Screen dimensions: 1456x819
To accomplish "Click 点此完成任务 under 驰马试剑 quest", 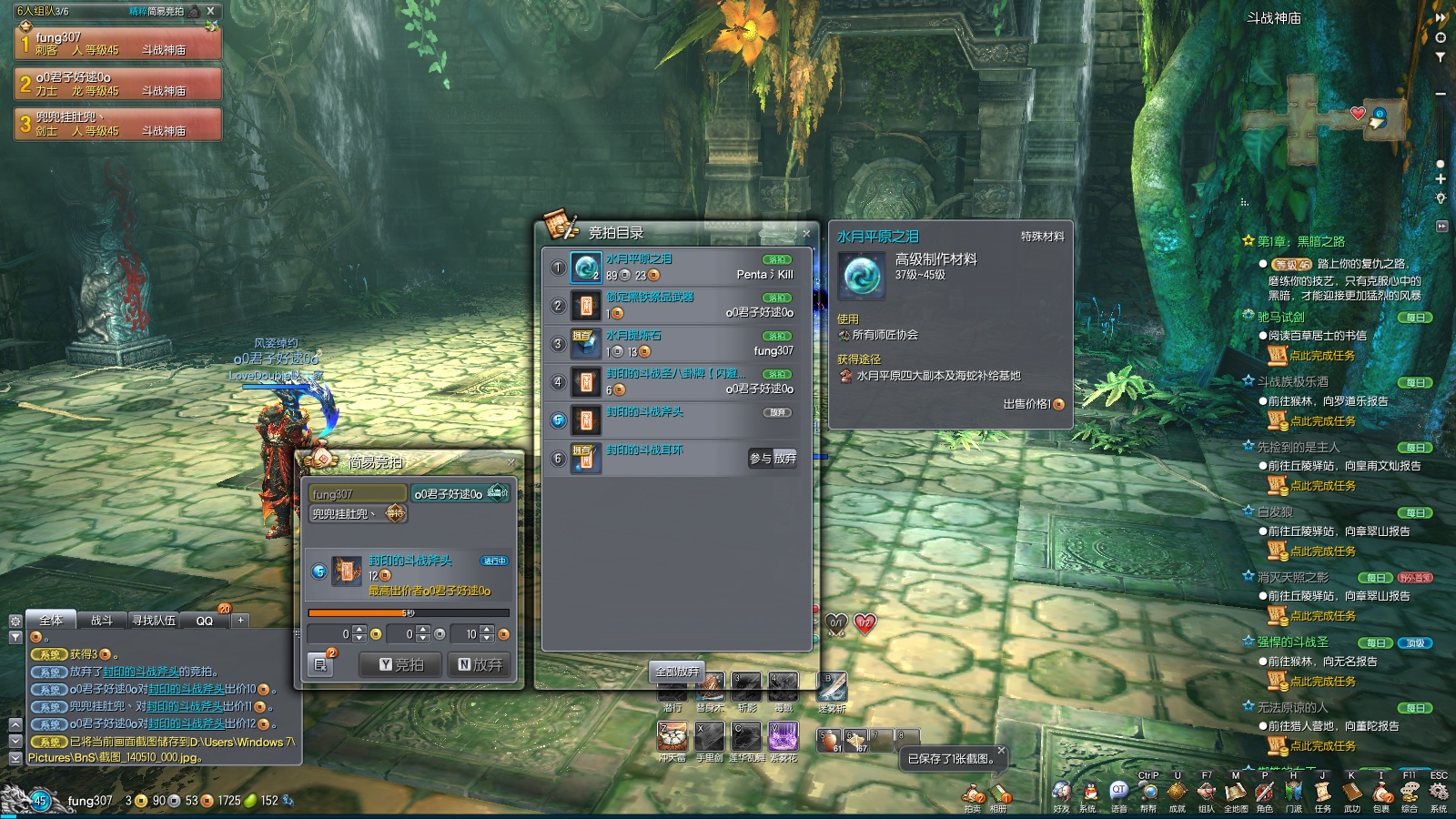I will coord(1321,356).
